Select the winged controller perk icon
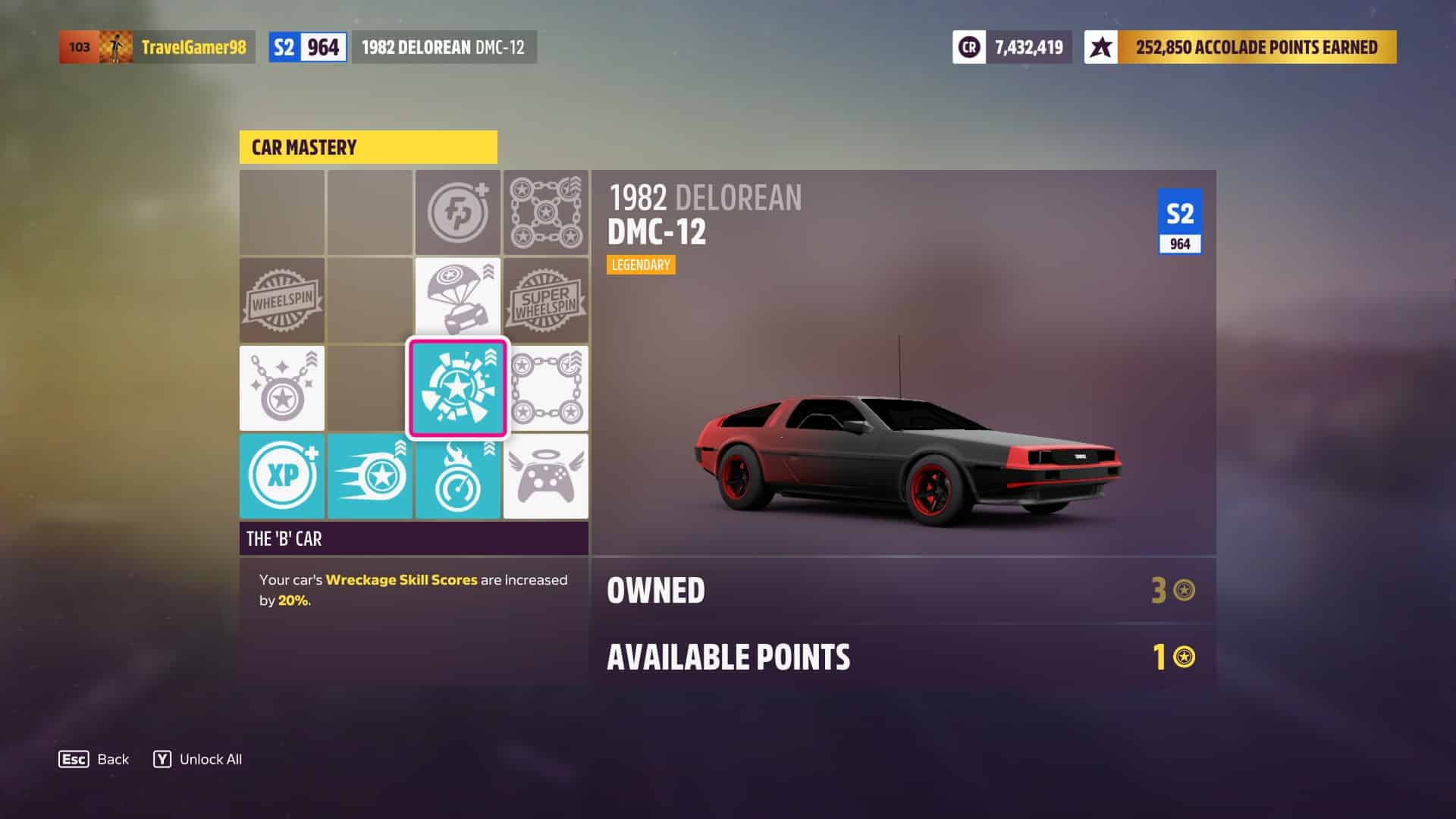 (x=546, y=476)
